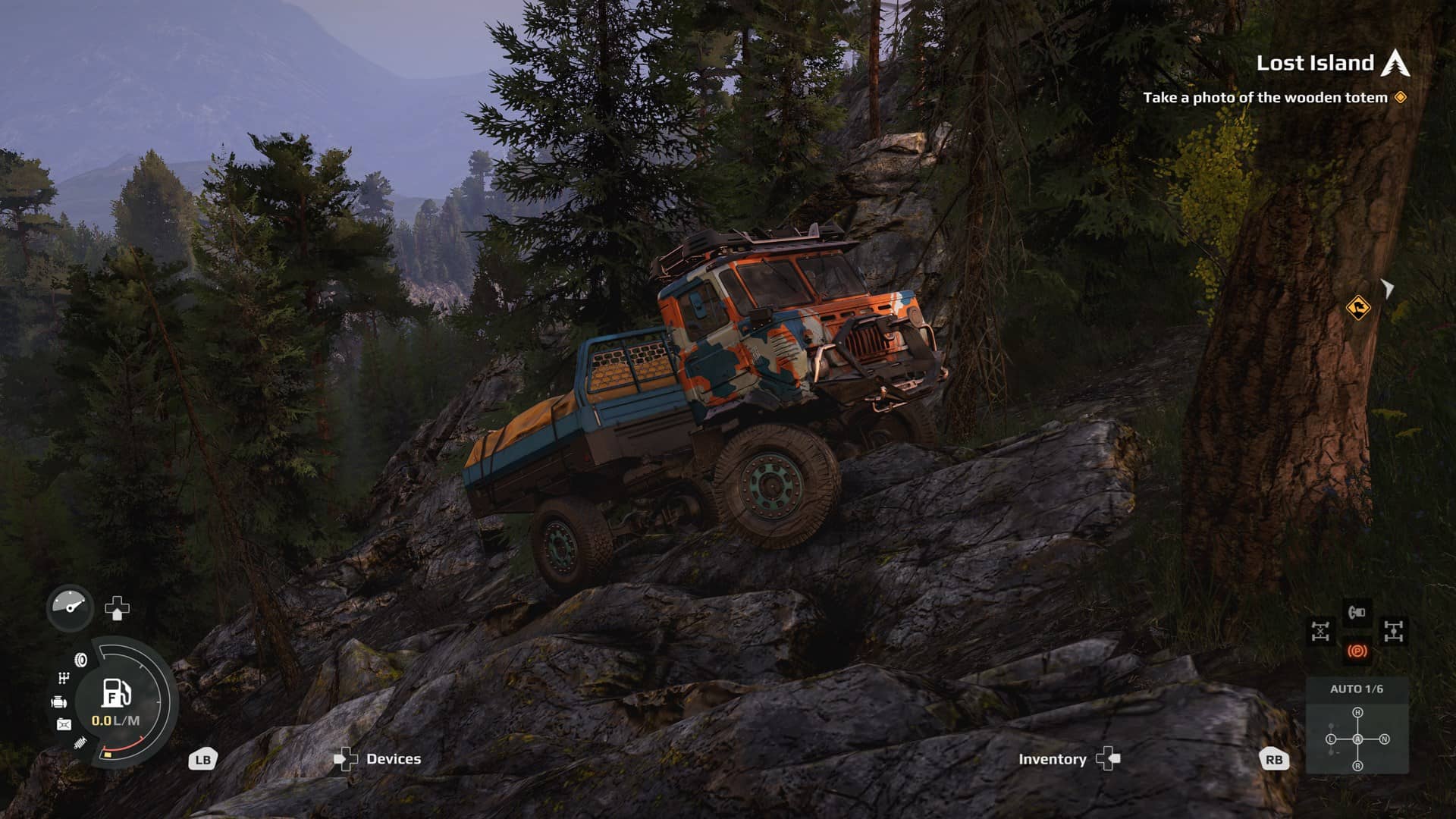Select the R reverse gear on gearbox
1456x819 pixels.
coord(1357,766)
